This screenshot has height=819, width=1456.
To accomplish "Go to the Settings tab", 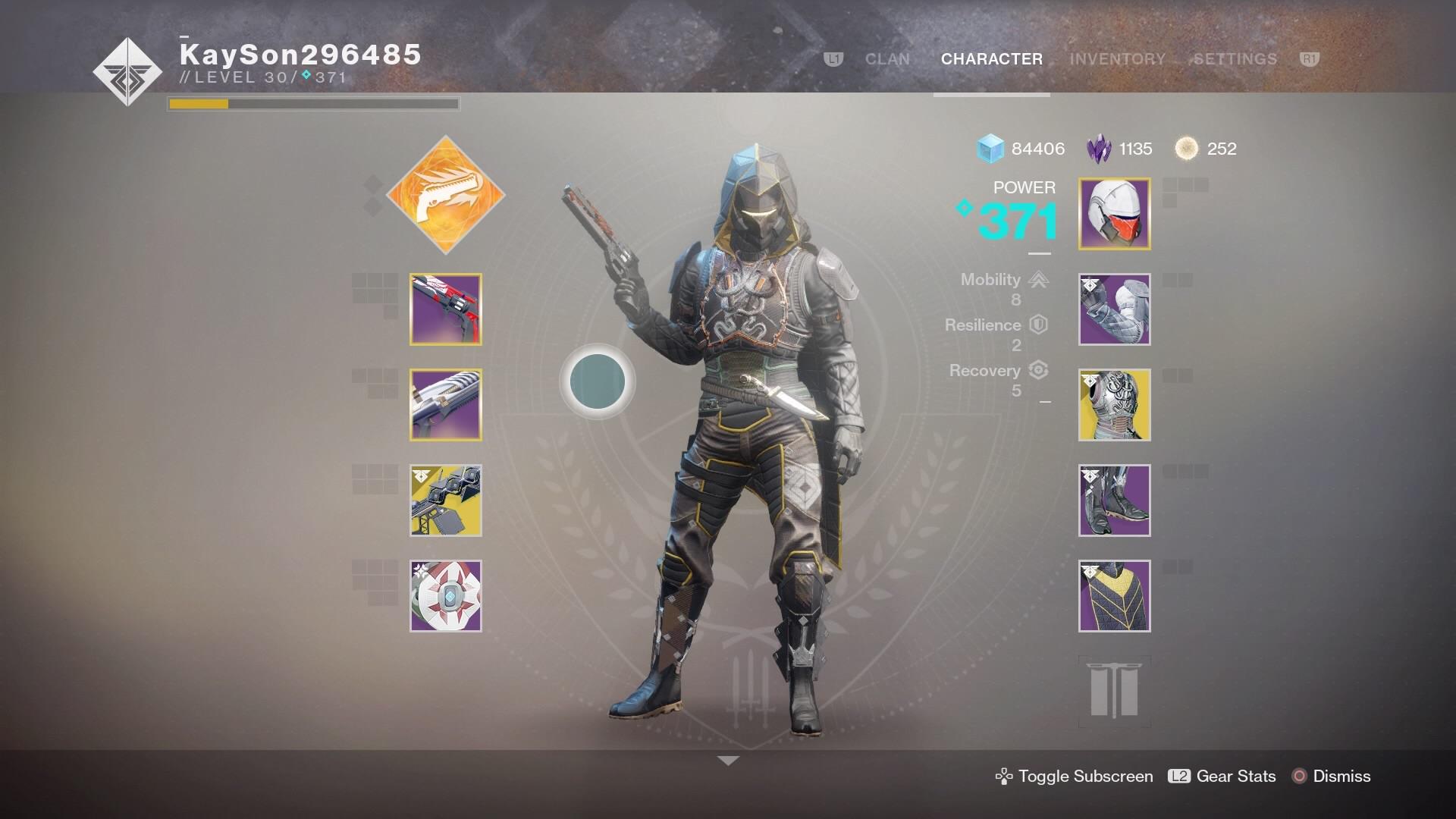I will coord(1233,59).
